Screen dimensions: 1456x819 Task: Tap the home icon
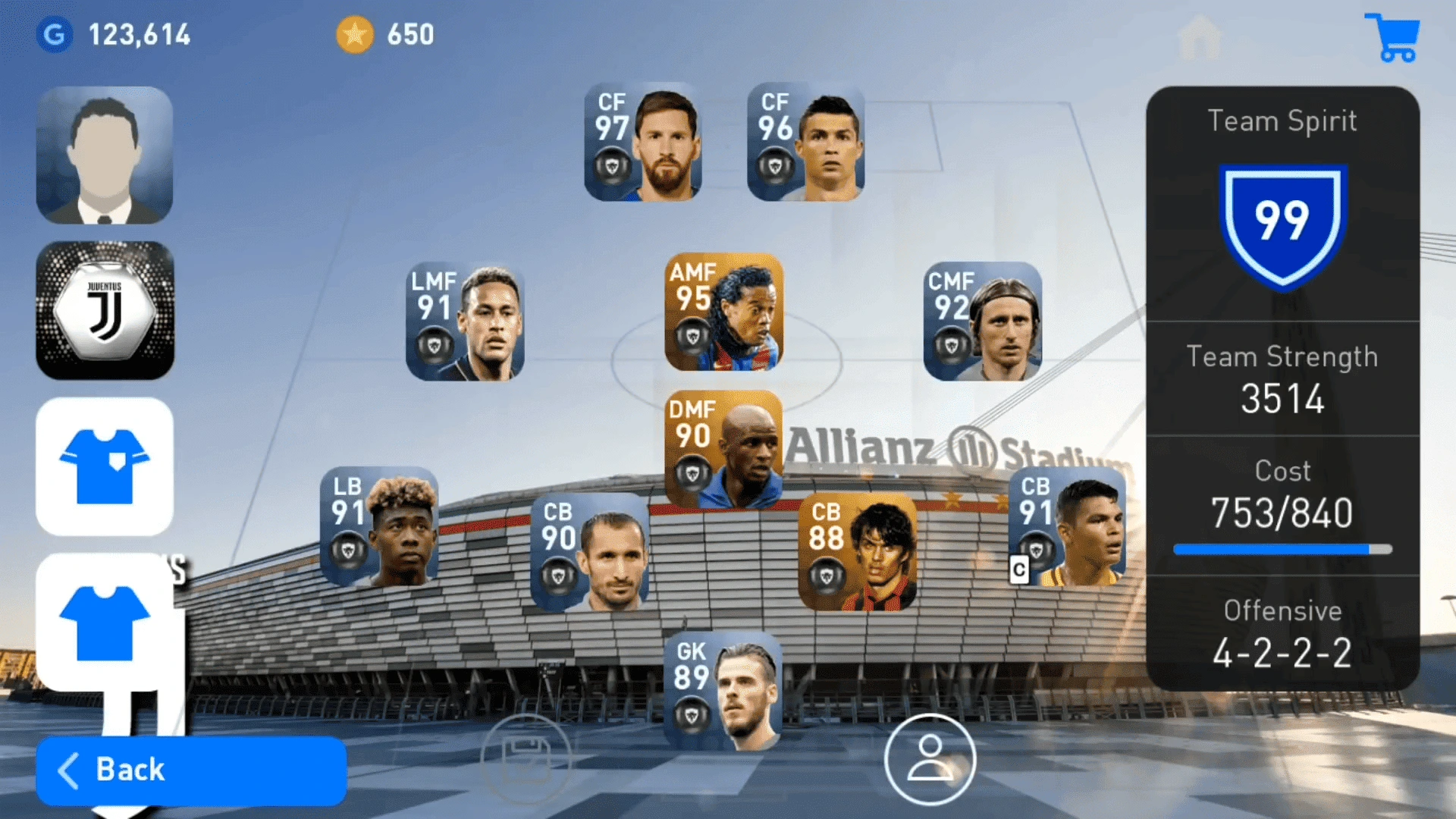pos(1200,37)
